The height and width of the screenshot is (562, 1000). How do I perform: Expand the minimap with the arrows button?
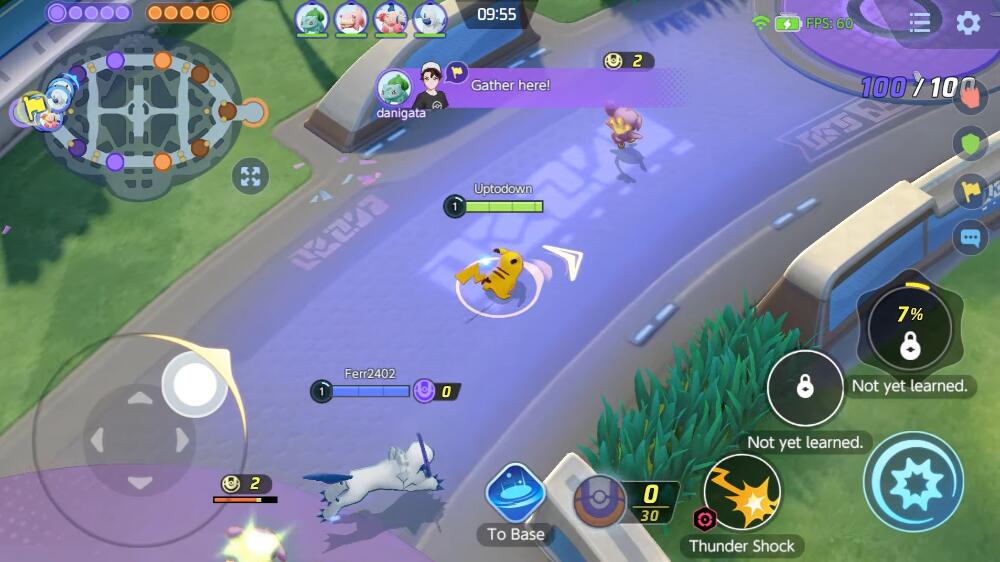250,178
